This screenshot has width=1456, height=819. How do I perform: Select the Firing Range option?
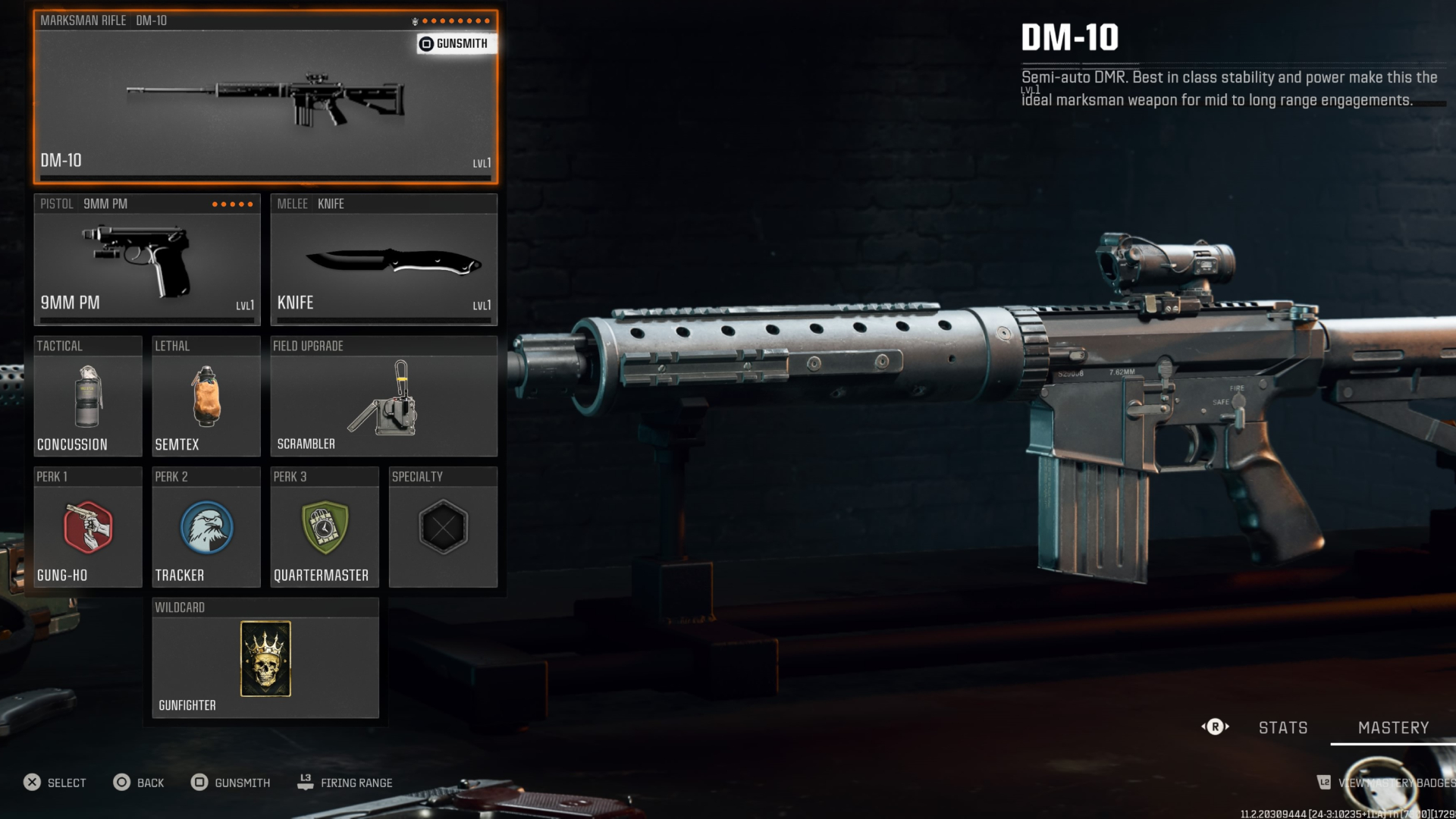[345, 782]
